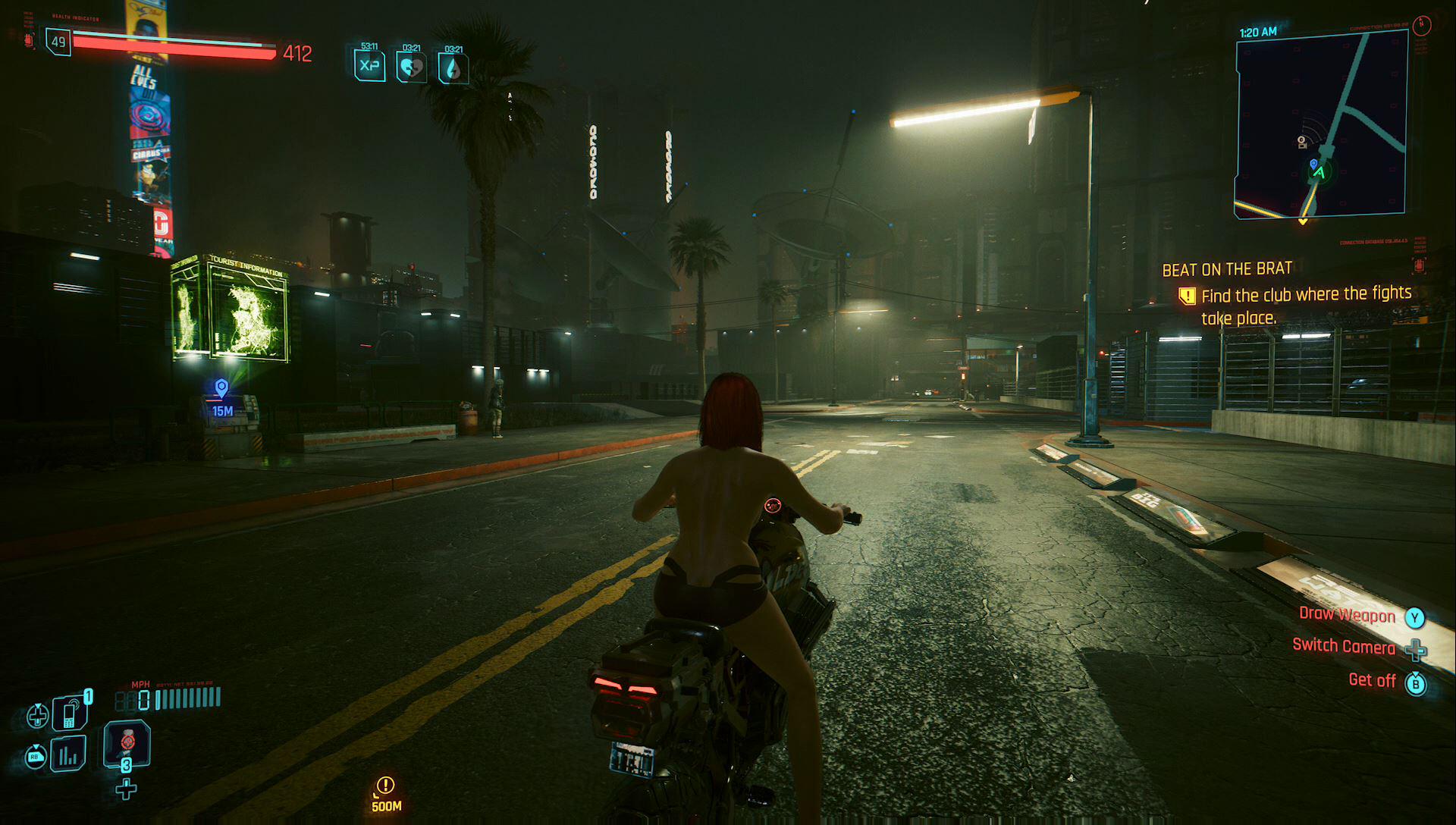Inspect the broken heart status effect icon
Screen dimensions: 1456x825
[411, 67]
